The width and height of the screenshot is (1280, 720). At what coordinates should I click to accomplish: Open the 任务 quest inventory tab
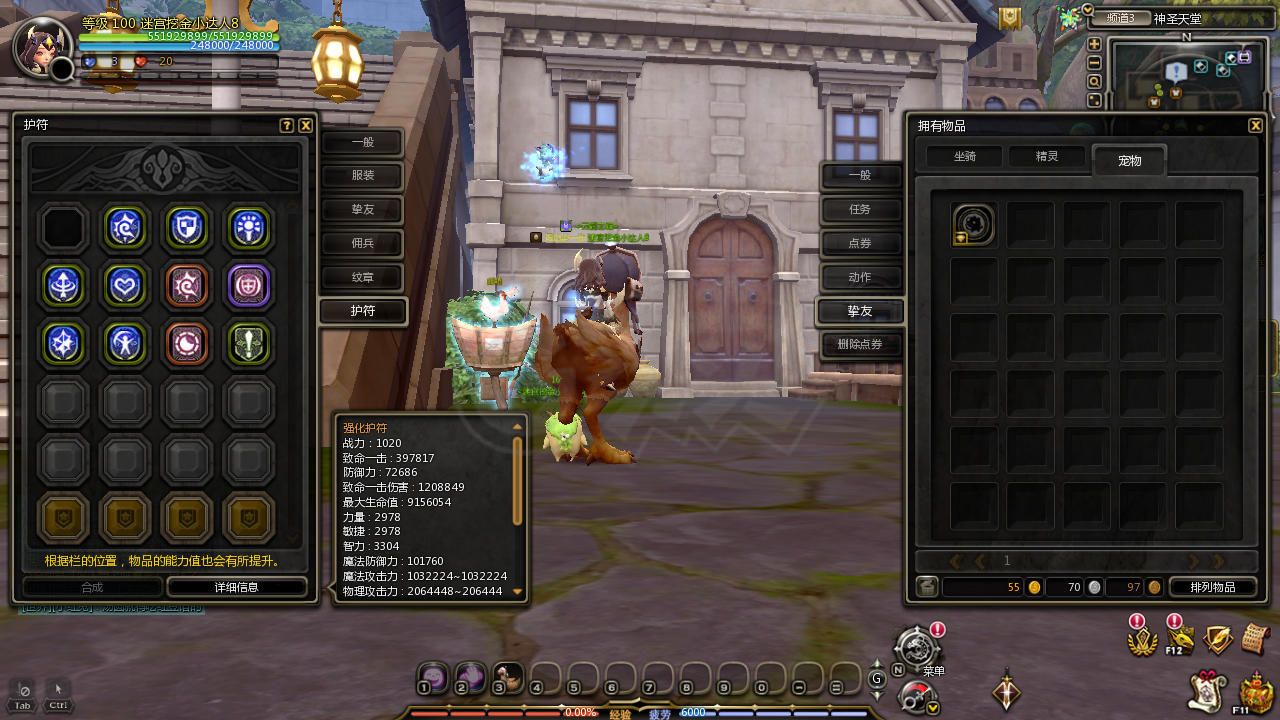860,209
